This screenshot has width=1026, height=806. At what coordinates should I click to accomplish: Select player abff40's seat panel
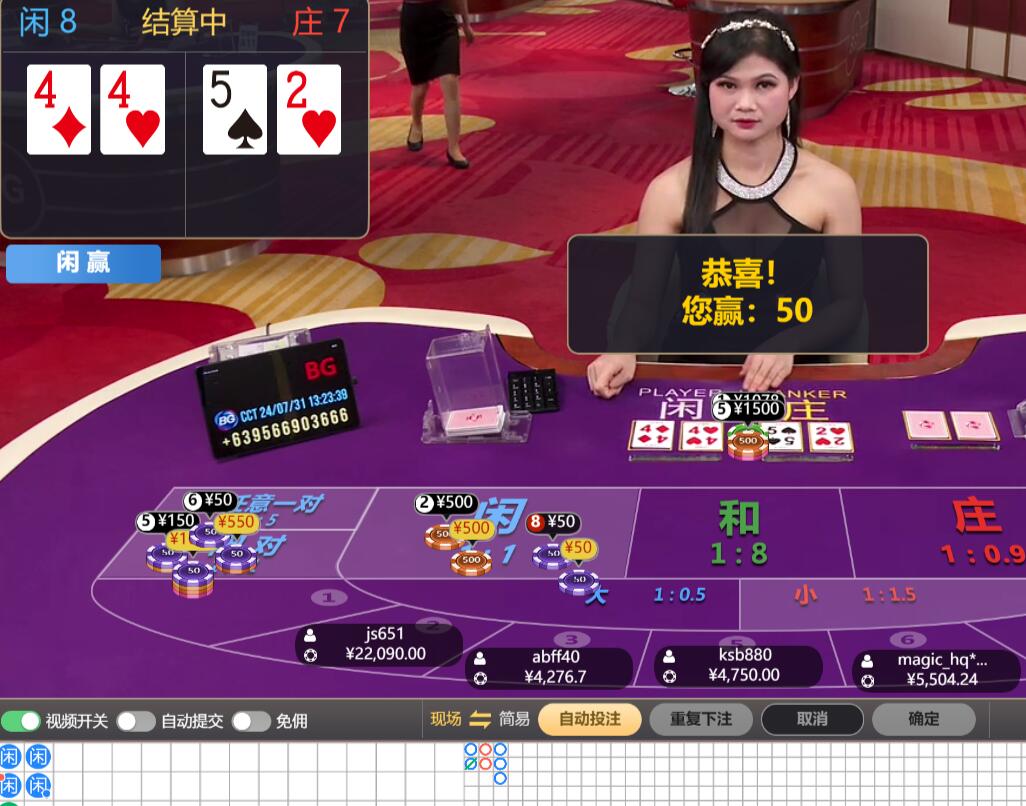point(549,667)
